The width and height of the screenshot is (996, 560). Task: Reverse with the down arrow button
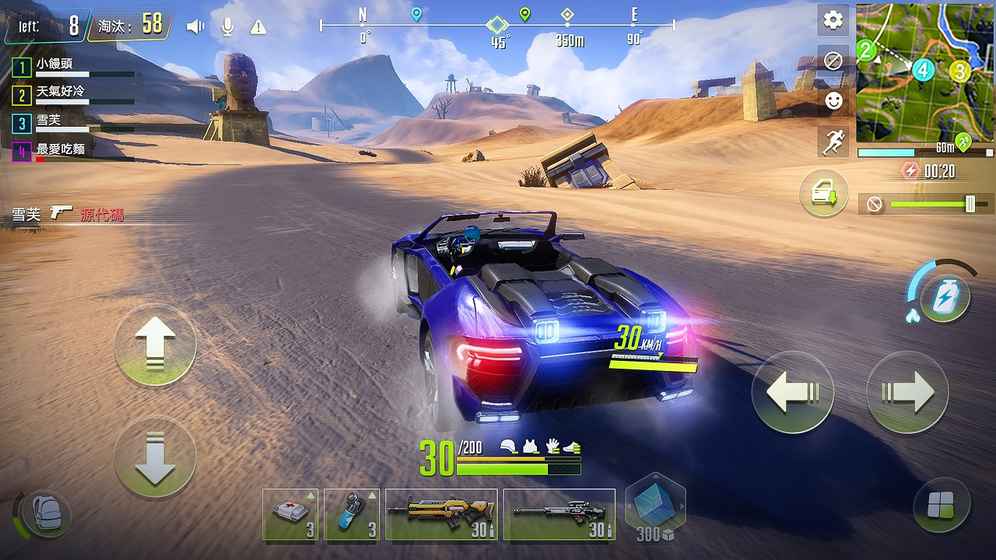pos(155,458)
